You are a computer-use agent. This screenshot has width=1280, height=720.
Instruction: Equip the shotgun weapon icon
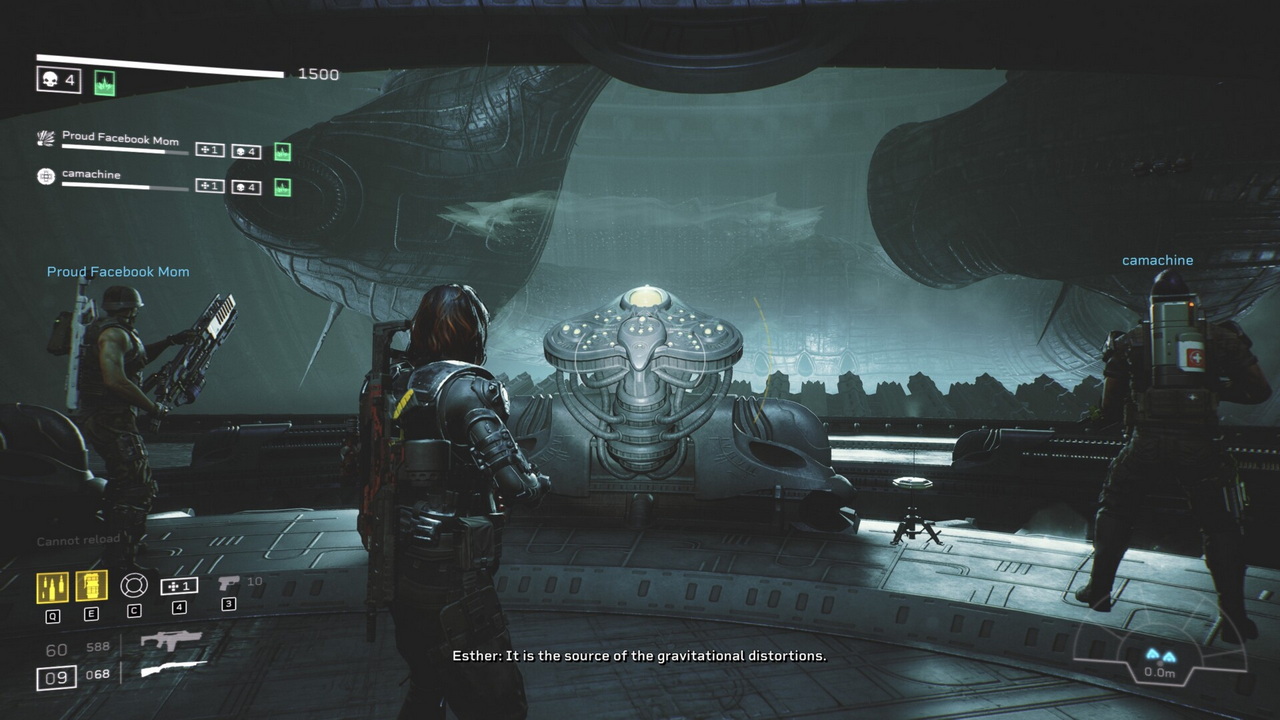point(173,670)
